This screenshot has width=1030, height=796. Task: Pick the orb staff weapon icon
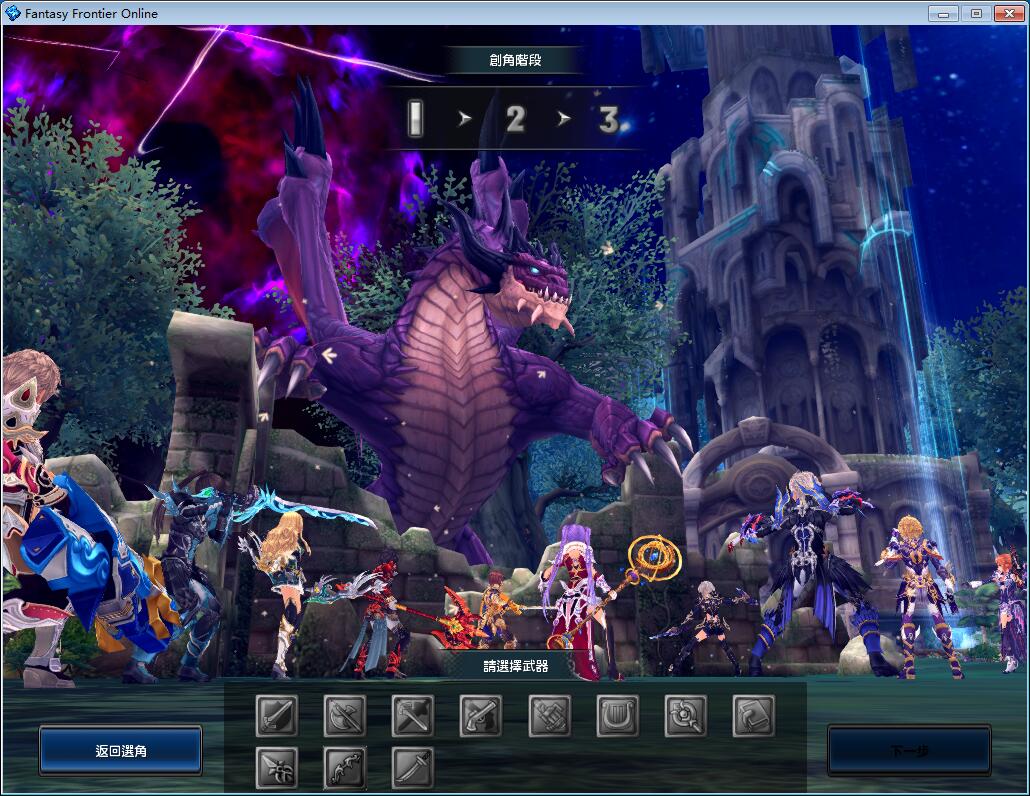686,716
